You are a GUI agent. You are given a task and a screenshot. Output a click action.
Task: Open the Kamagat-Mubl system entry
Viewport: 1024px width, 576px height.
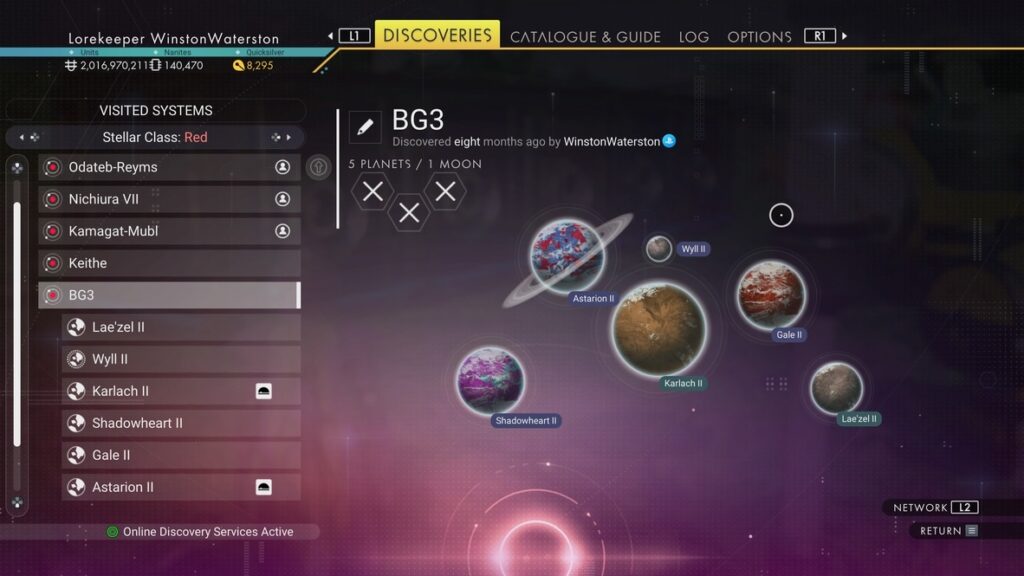pyautogui.click(x=169, y=231)
